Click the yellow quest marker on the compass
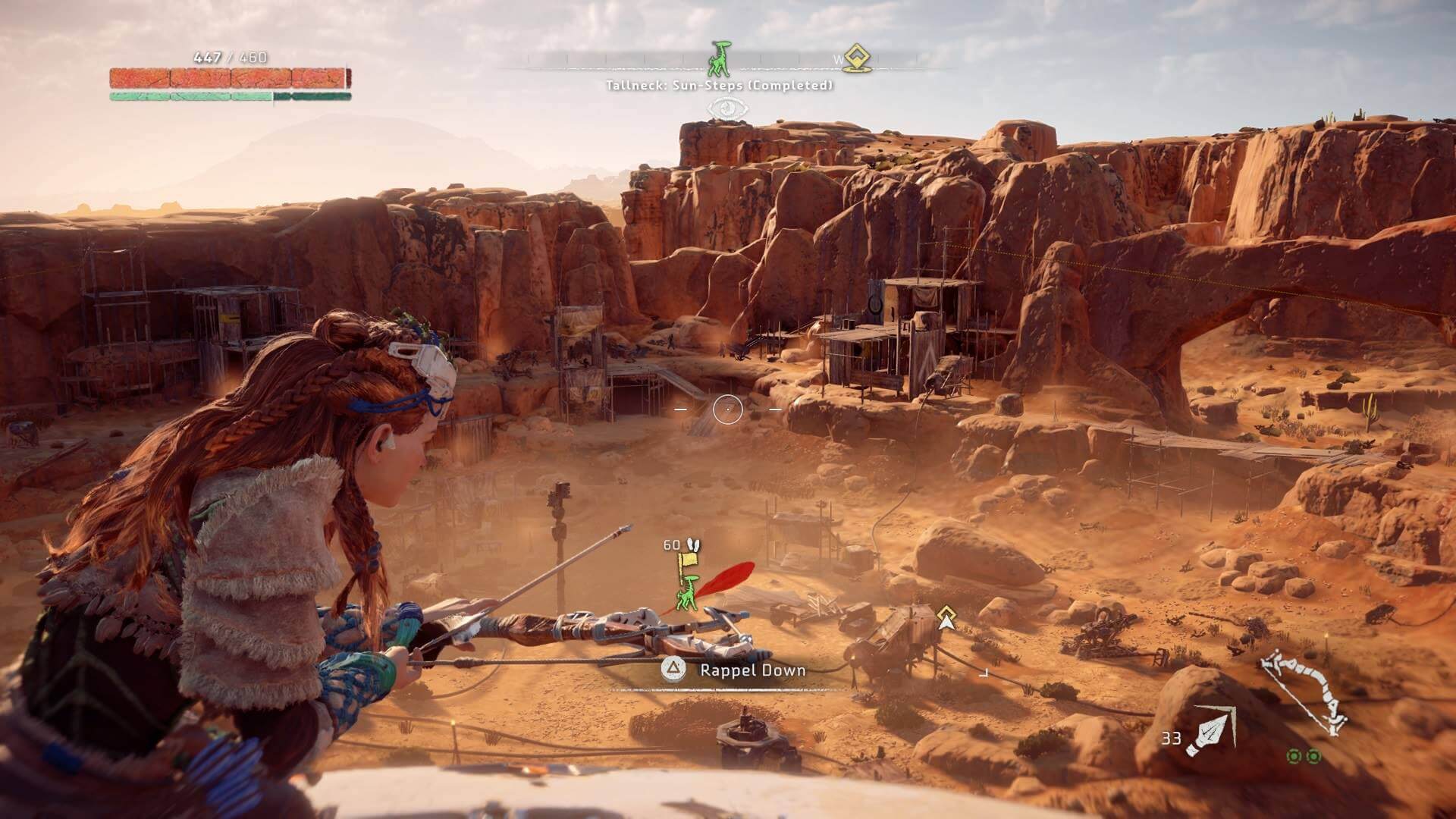Viewport: 1456px width, 819px height. (x=857, y=57)
